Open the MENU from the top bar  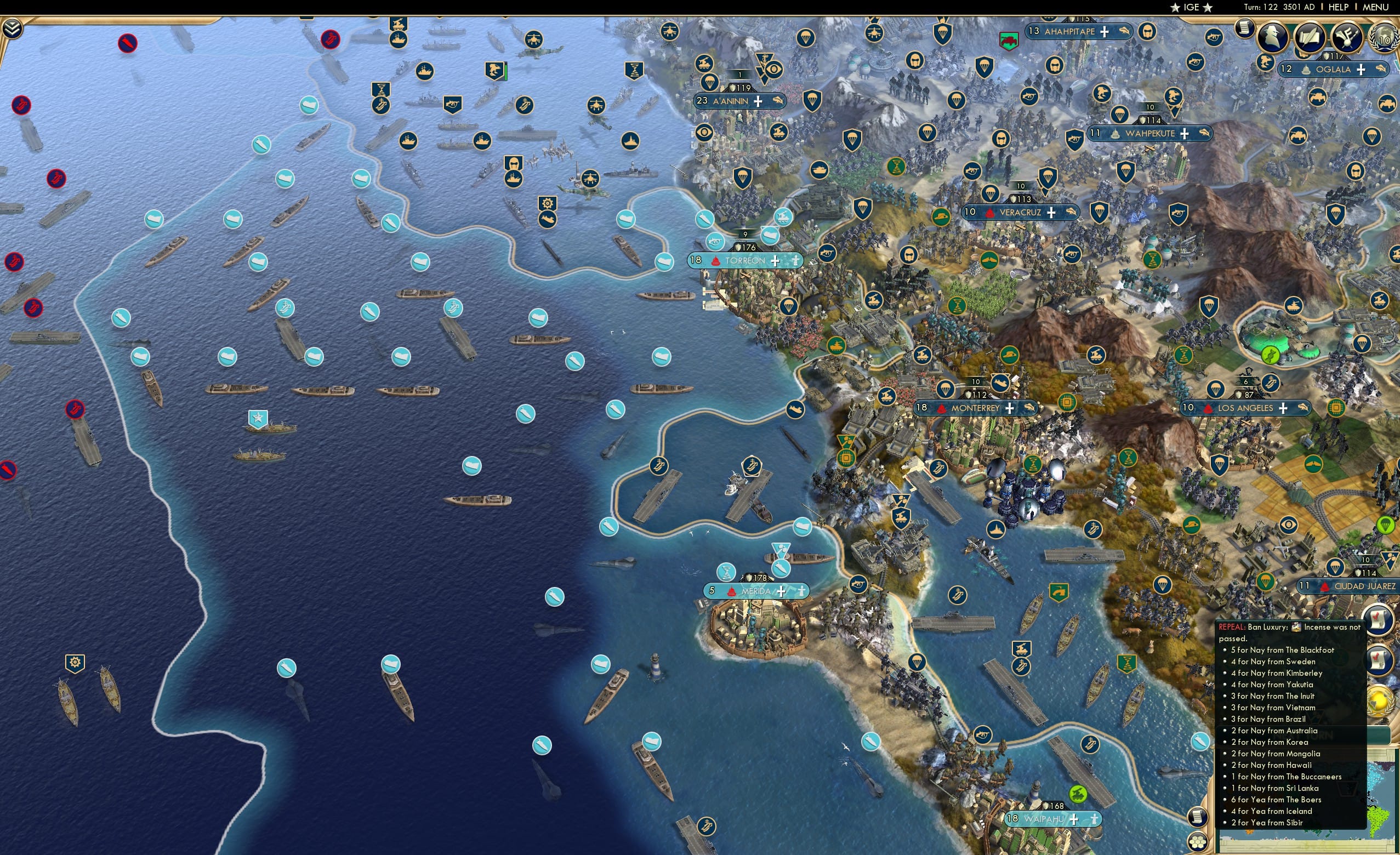(x=1375, y=7)
